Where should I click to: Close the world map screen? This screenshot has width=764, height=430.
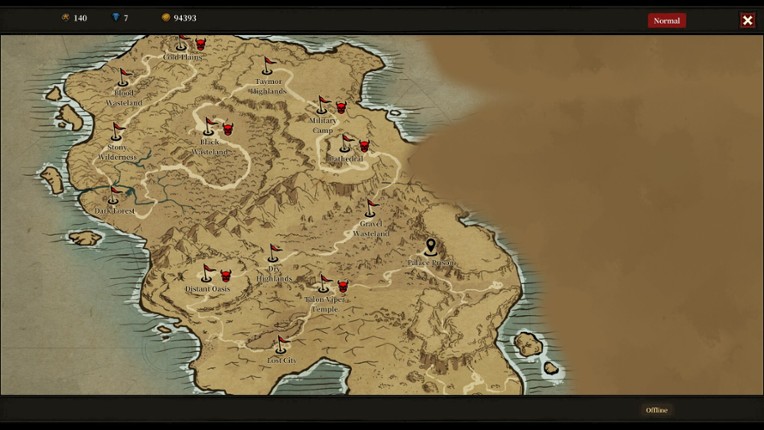point(747,20)
